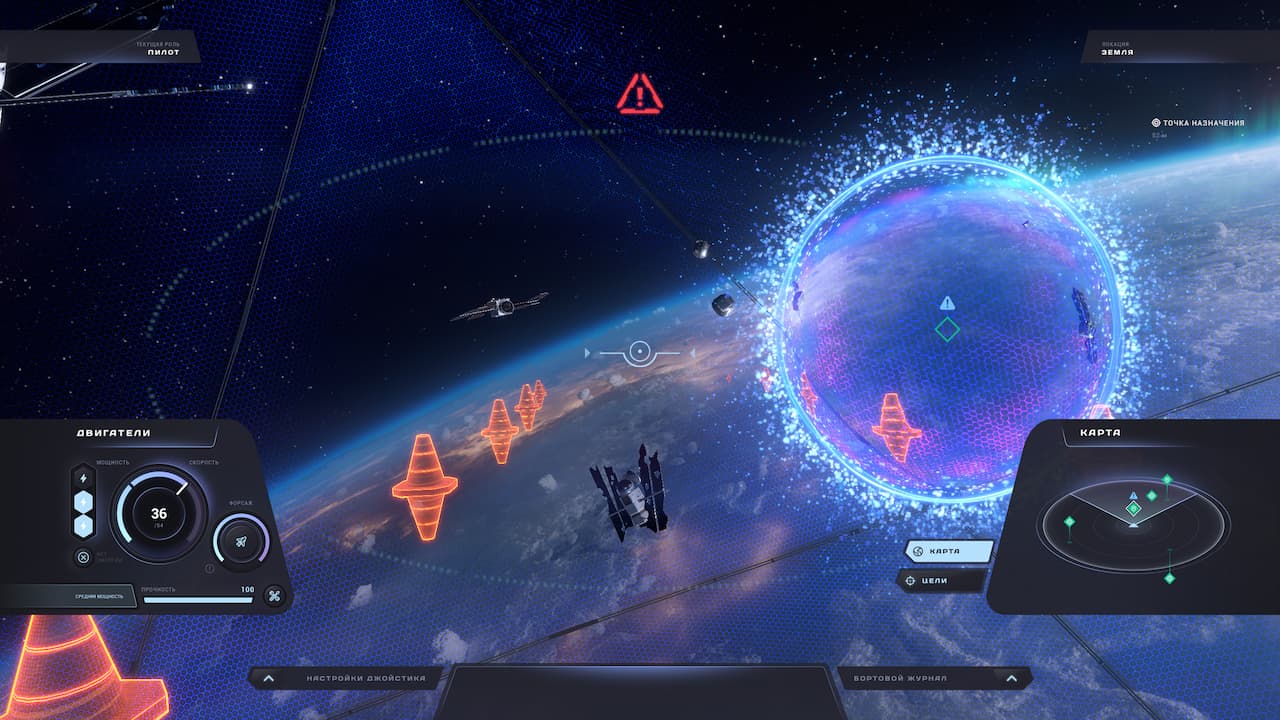This screenshot has height=720, width=1280.
Task: Click the fan icon beside the durability bar
Action: (273, 597)
